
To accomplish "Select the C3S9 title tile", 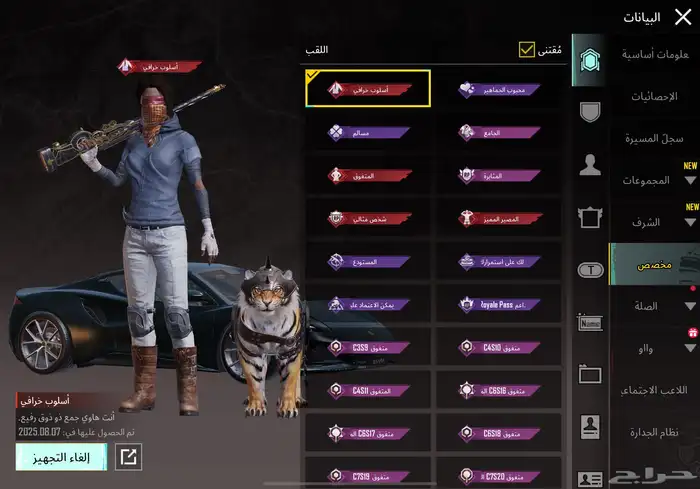I will point(368,347).
